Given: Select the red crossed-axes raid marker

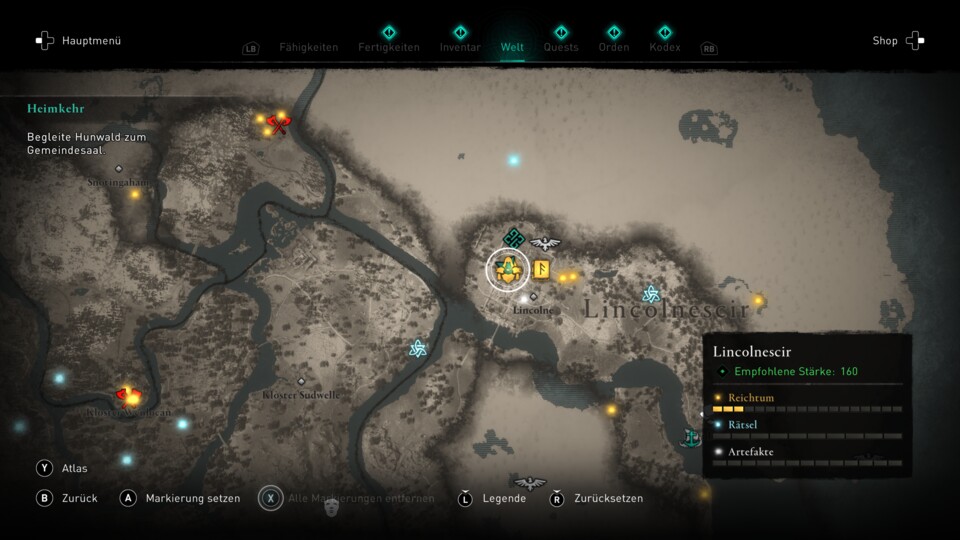Looking at the screenshot, I should 278,125.
